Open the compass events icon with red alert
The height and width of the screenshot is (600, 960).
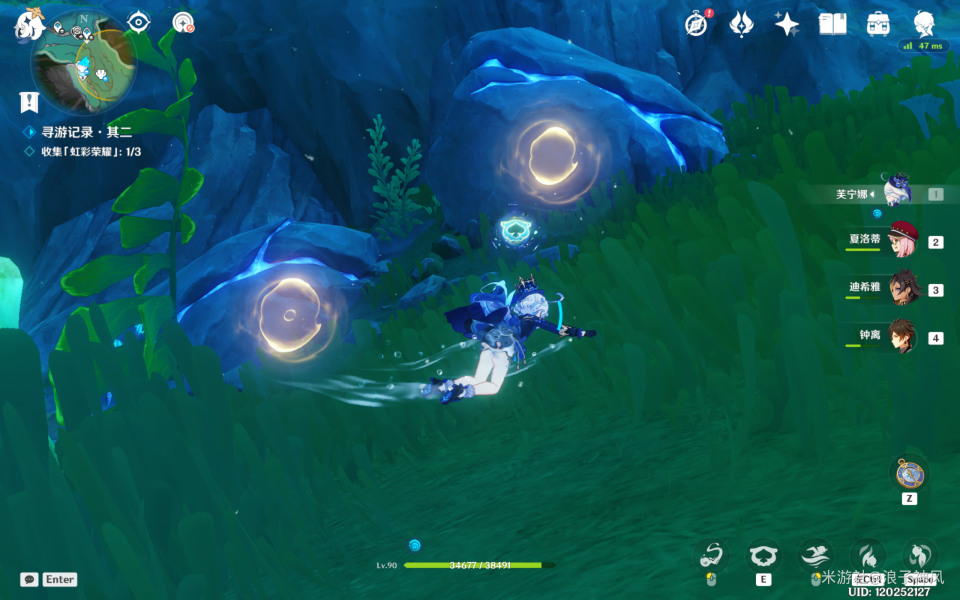coord(696,24)
